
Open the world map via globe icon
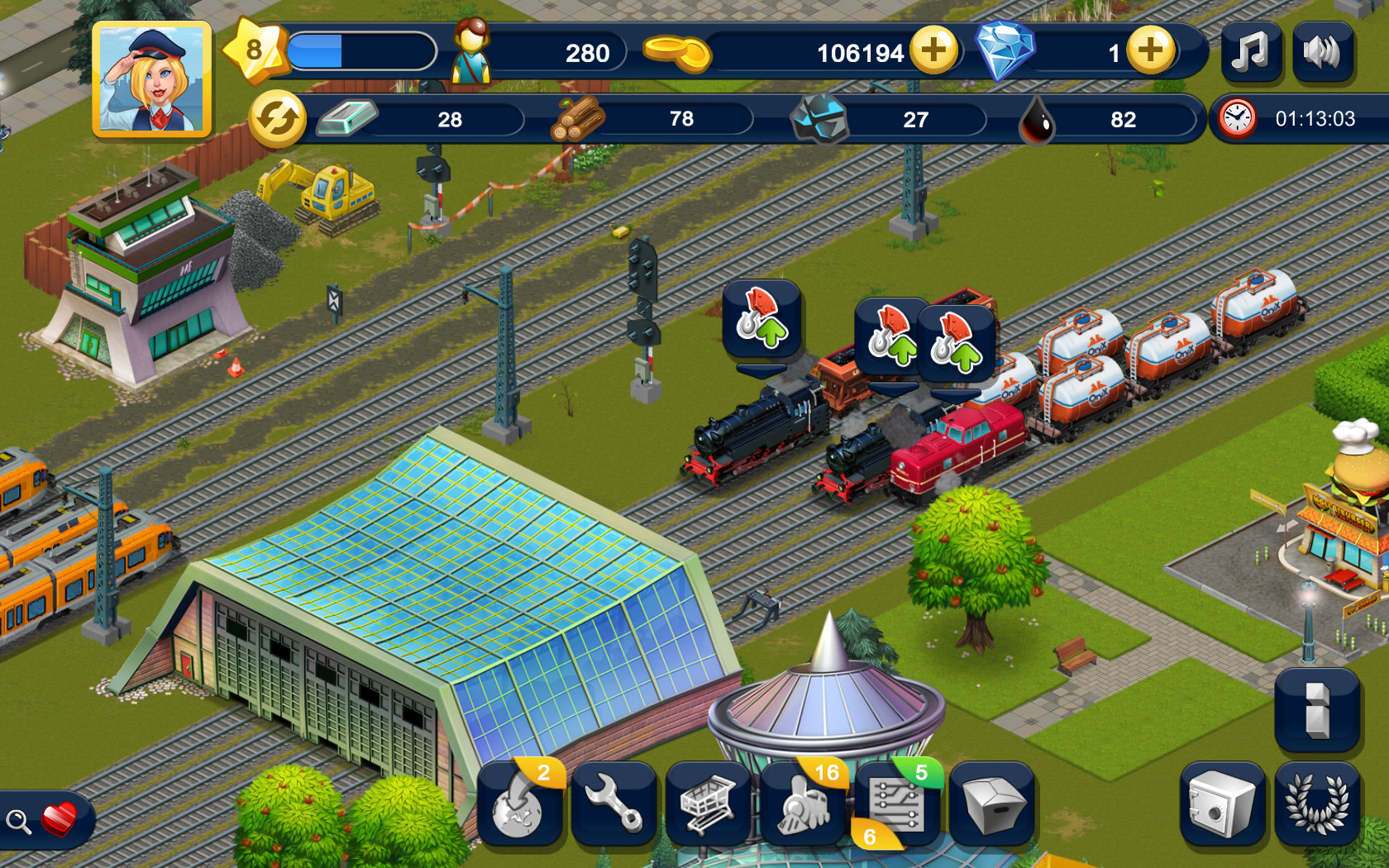pyautogui.click(x=519, y=806)
